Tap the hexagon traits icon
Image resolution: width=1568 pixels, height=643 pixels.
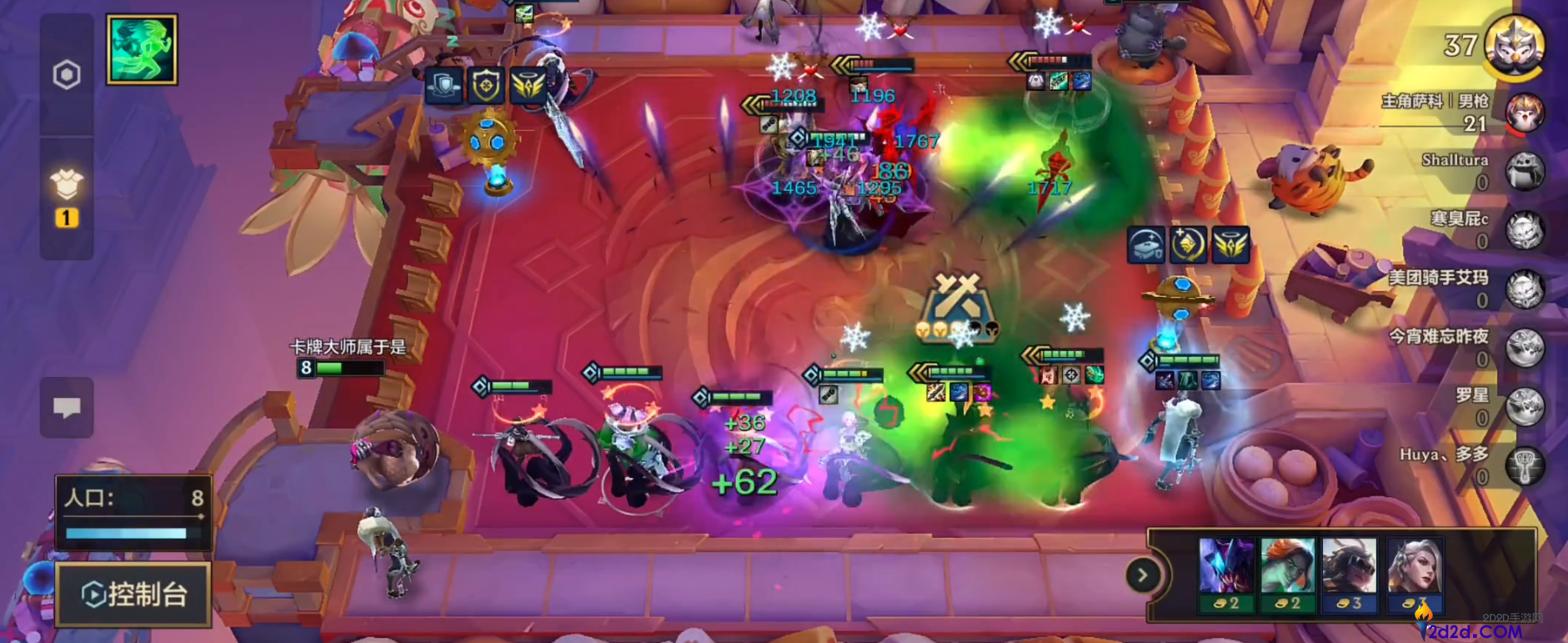[x=67, y=75]
